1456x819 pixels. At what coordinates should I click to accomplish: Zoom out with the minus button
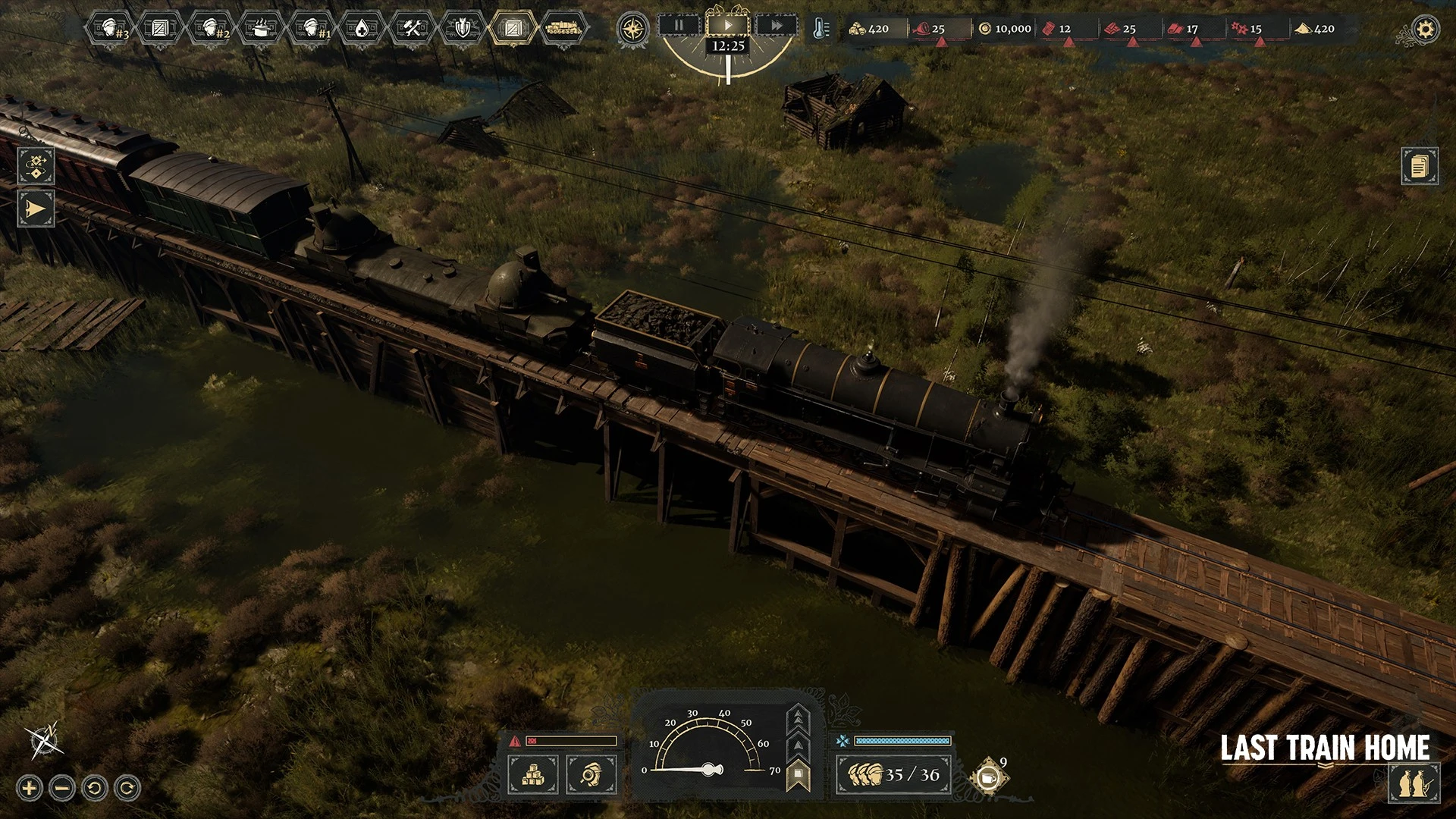coord(62,788)
